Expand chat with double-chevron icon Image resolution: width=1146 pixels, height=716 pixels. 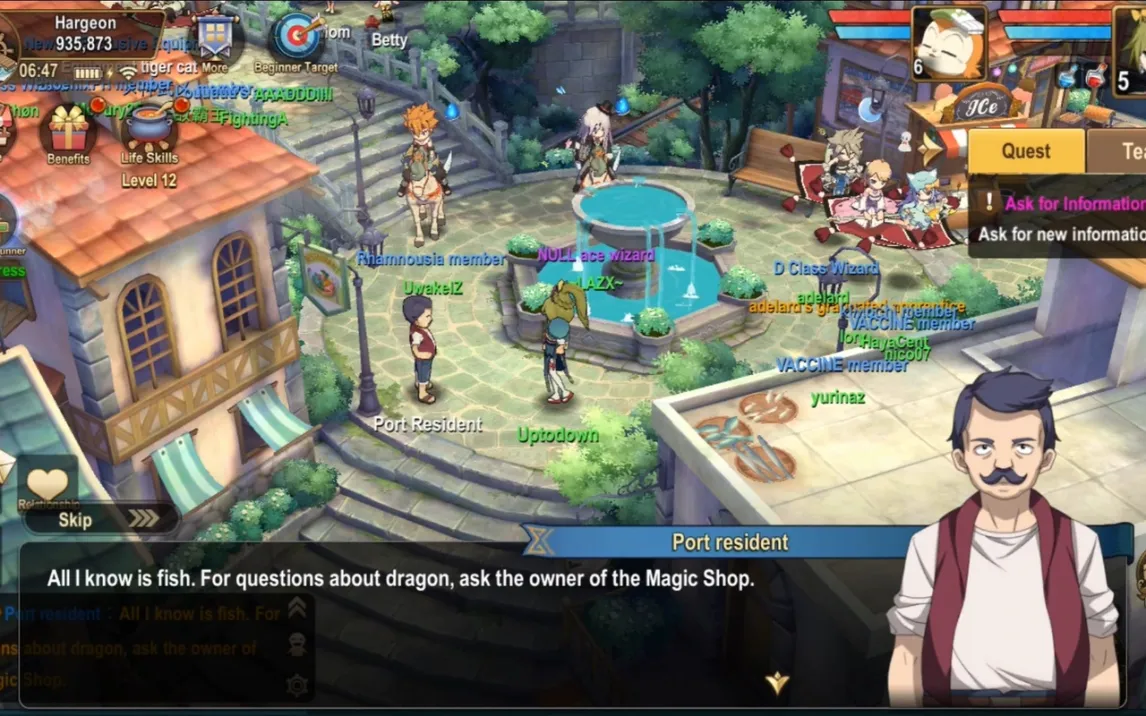[x=297, y=608]
